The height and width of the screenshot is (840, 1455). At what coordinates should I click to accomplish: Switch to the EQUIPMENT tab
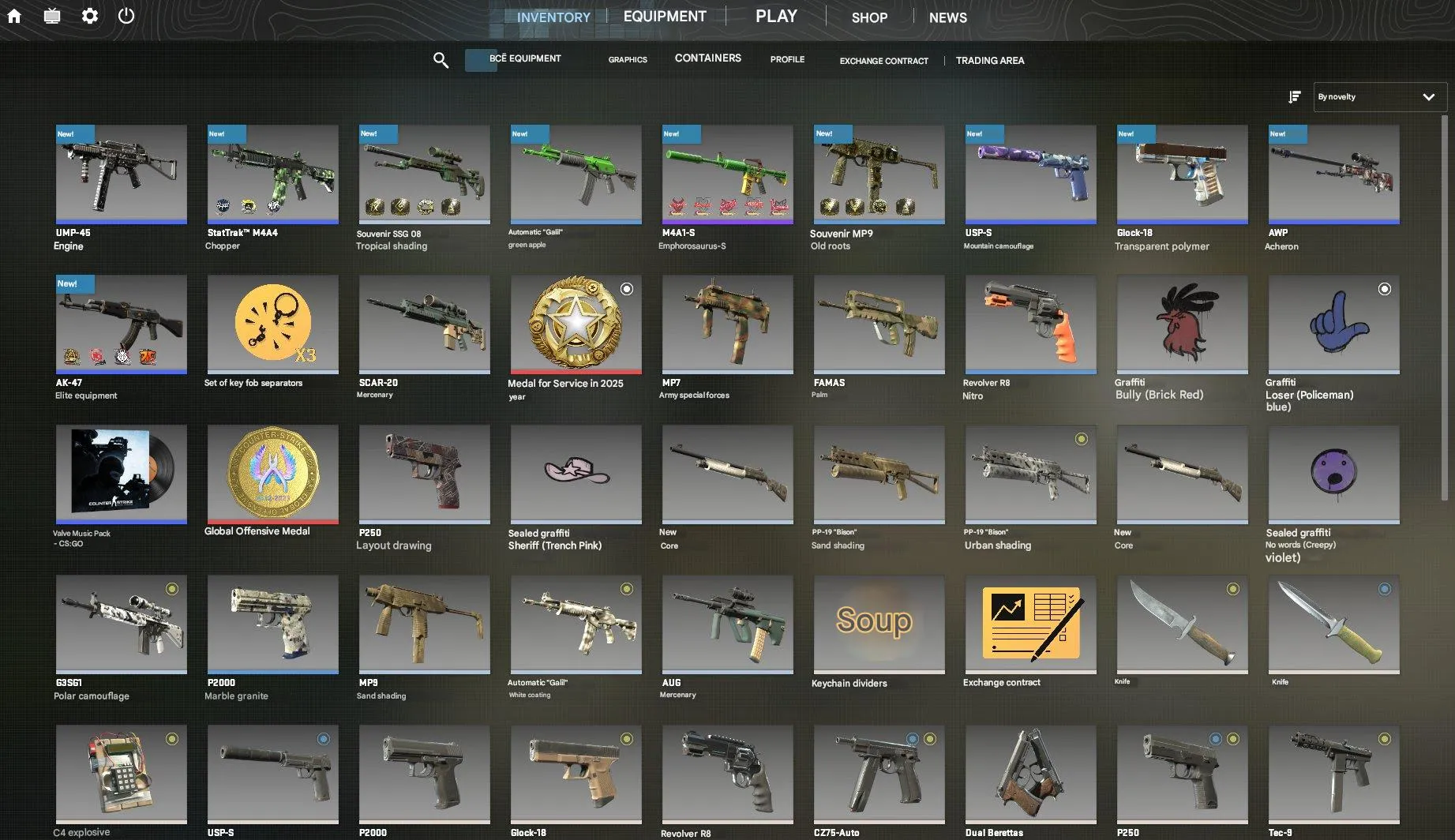coord(664,16)
